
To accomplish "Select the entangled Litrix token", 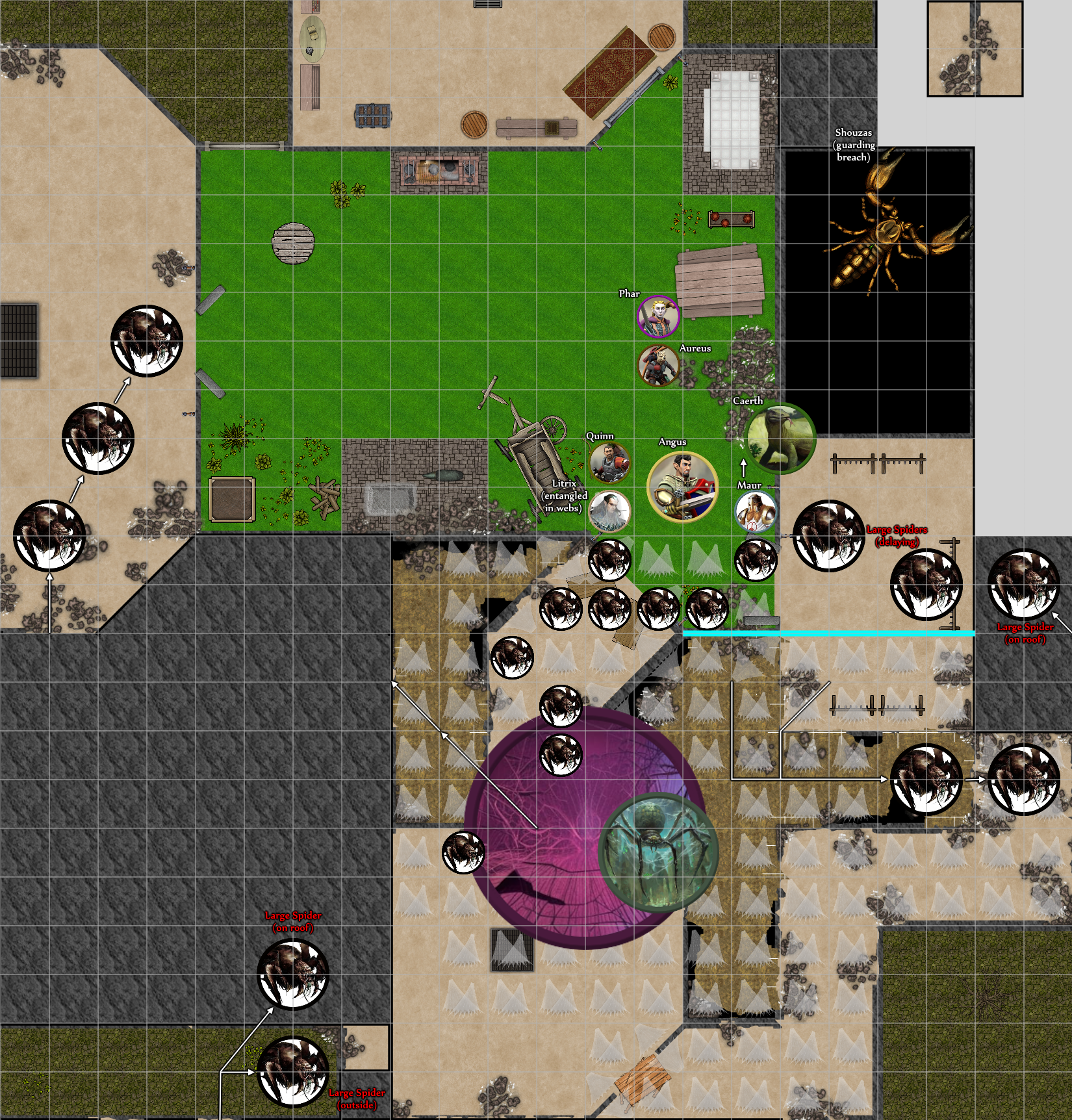I will pos(609,511).
